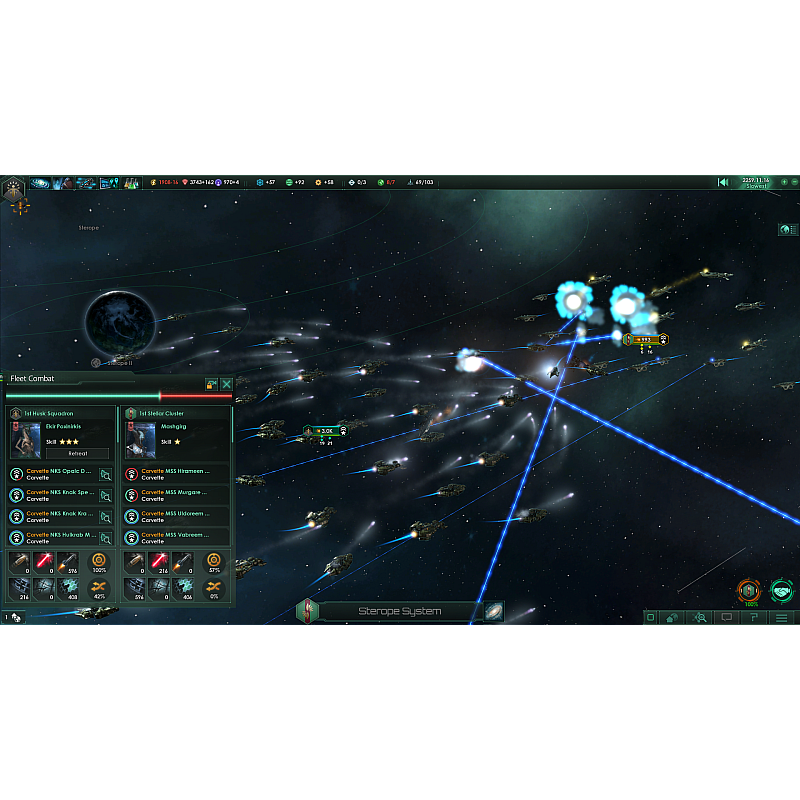Toggle the Fleet Combat window lock icon

tap(211, 384)
